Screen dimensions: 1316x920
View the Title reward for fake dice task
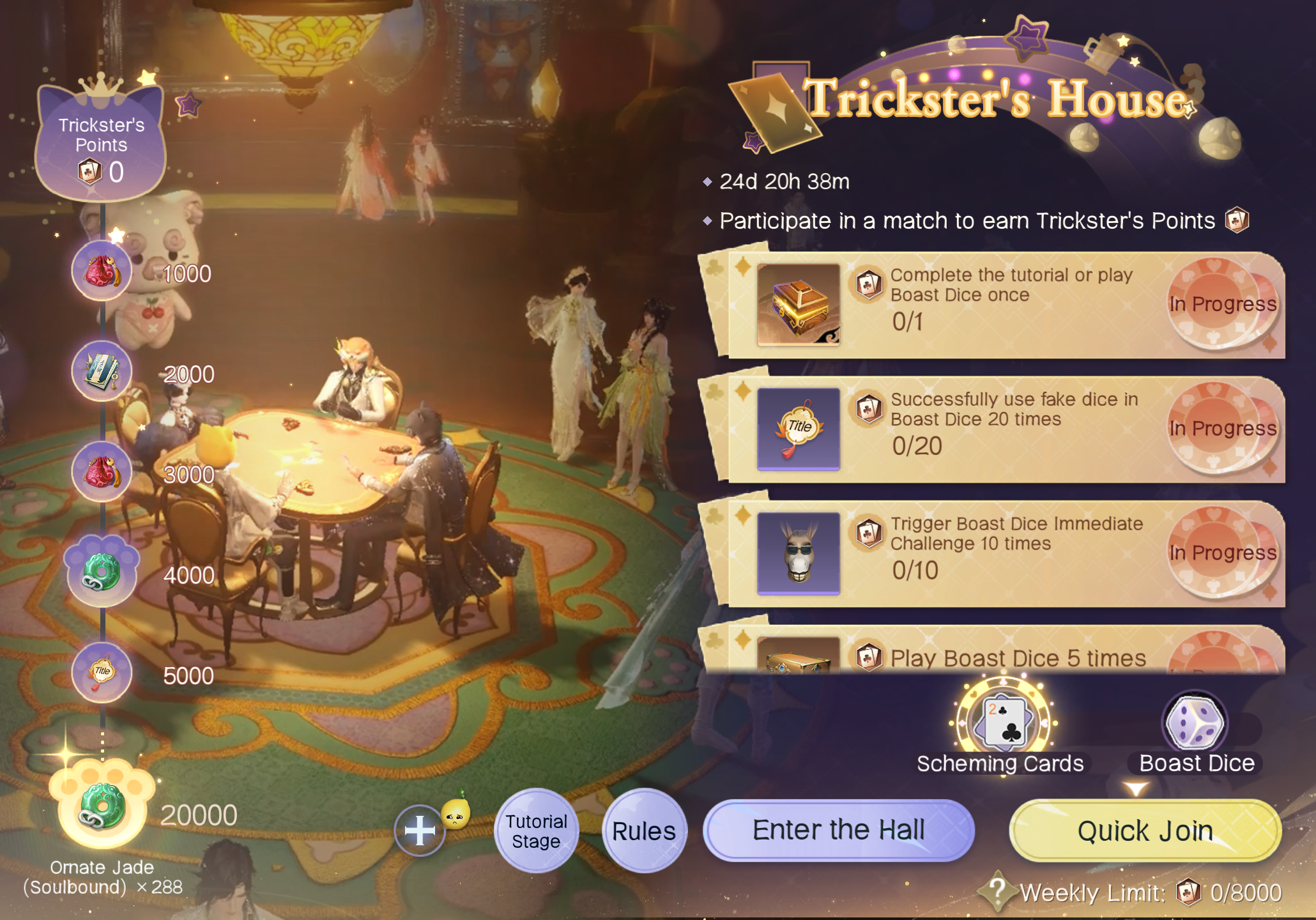point(799,429)
